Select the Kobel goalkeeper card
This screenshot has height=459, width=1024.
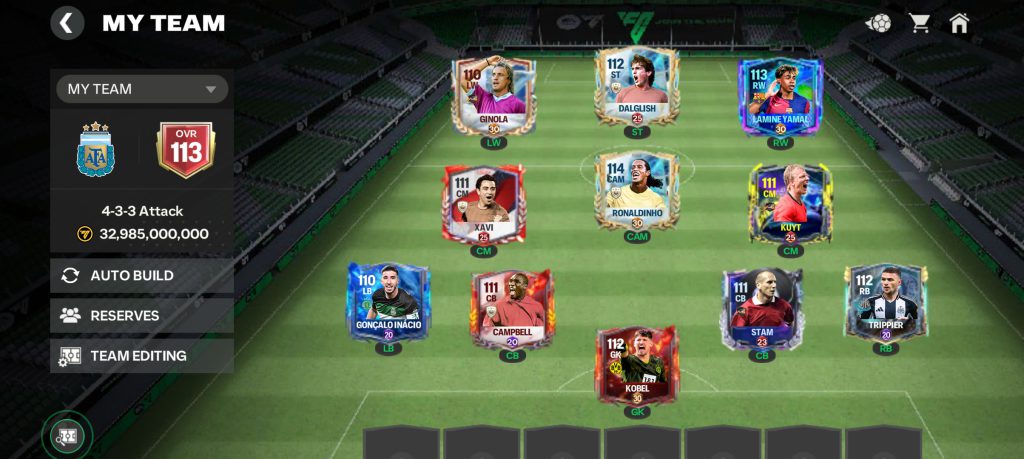pos(637,365)
